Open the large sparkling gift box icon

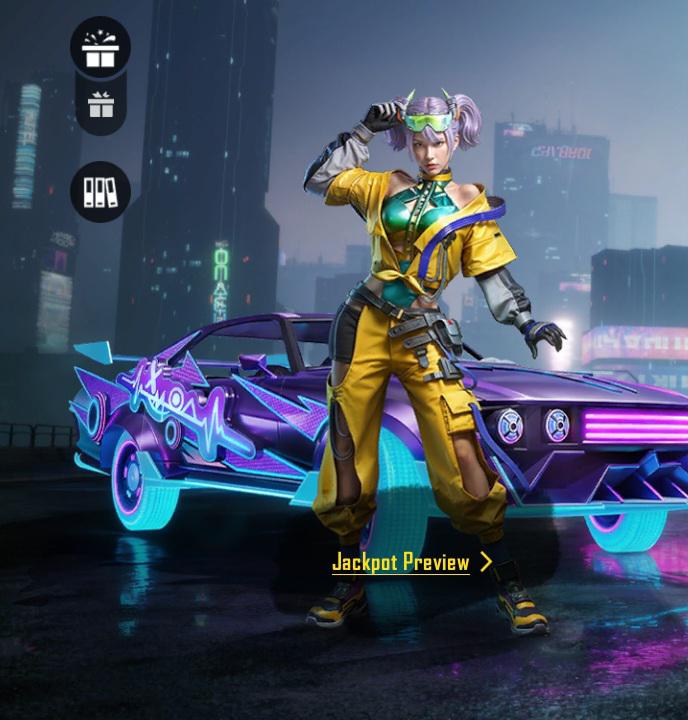pyautogui.click(x=100, y=47)
